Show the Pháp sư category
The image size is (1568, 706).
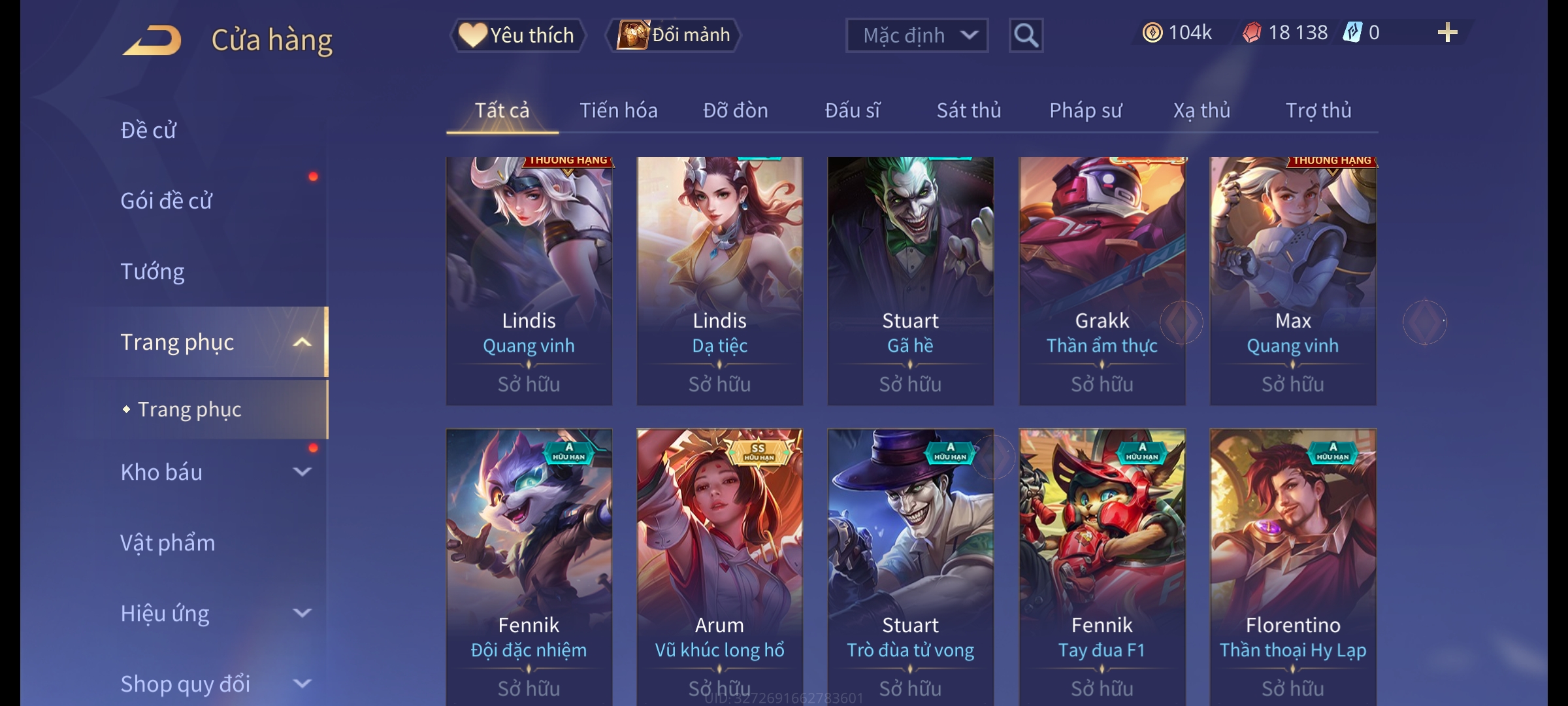[1085, 110]
